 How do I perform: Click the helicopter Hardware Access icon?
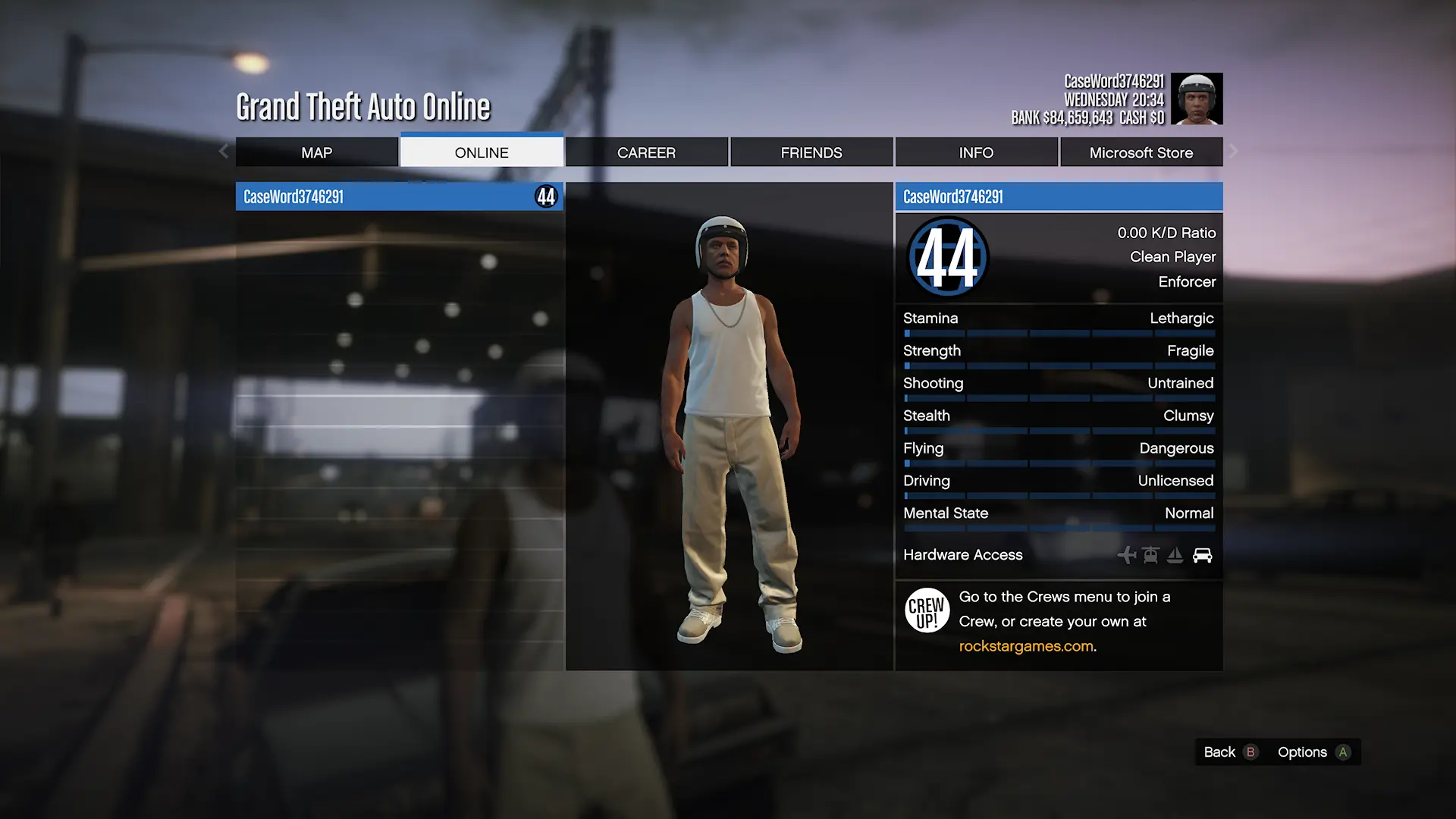click(x=1150, y=555)
